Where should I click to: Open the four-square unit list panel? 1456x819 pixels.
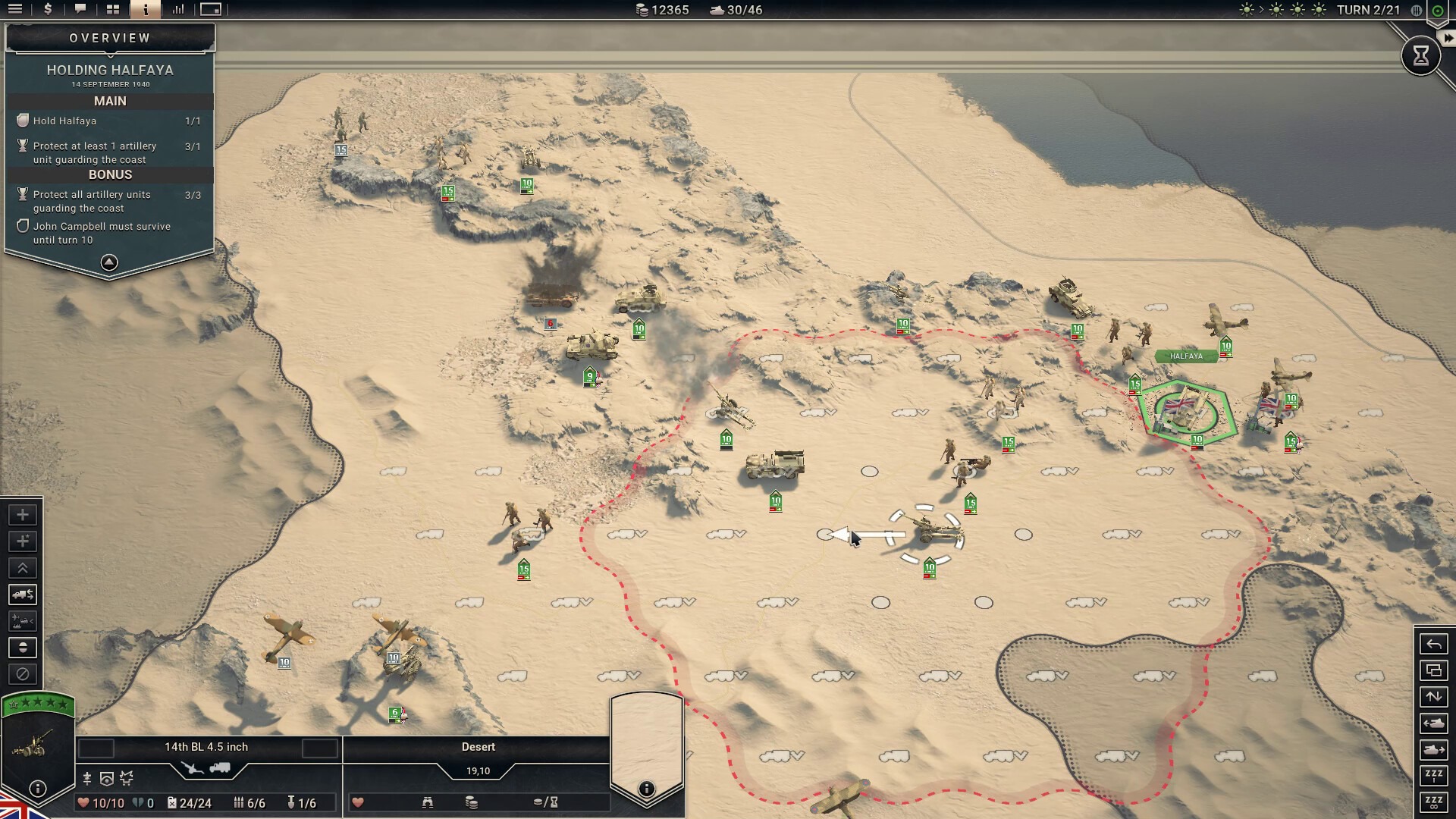113,9
